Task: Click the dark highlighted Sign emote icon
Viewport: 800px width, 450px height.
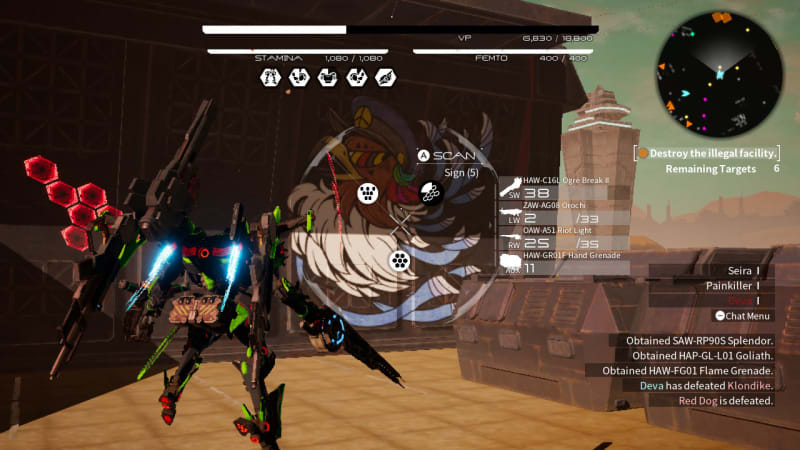Action: pos(431,192)
